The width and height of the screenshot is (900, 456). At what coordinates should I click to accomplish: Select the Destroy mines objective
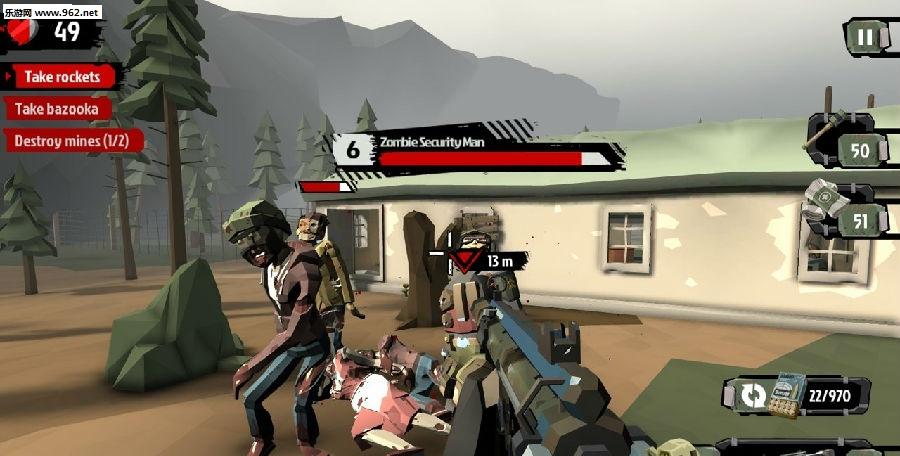(73, 141)
